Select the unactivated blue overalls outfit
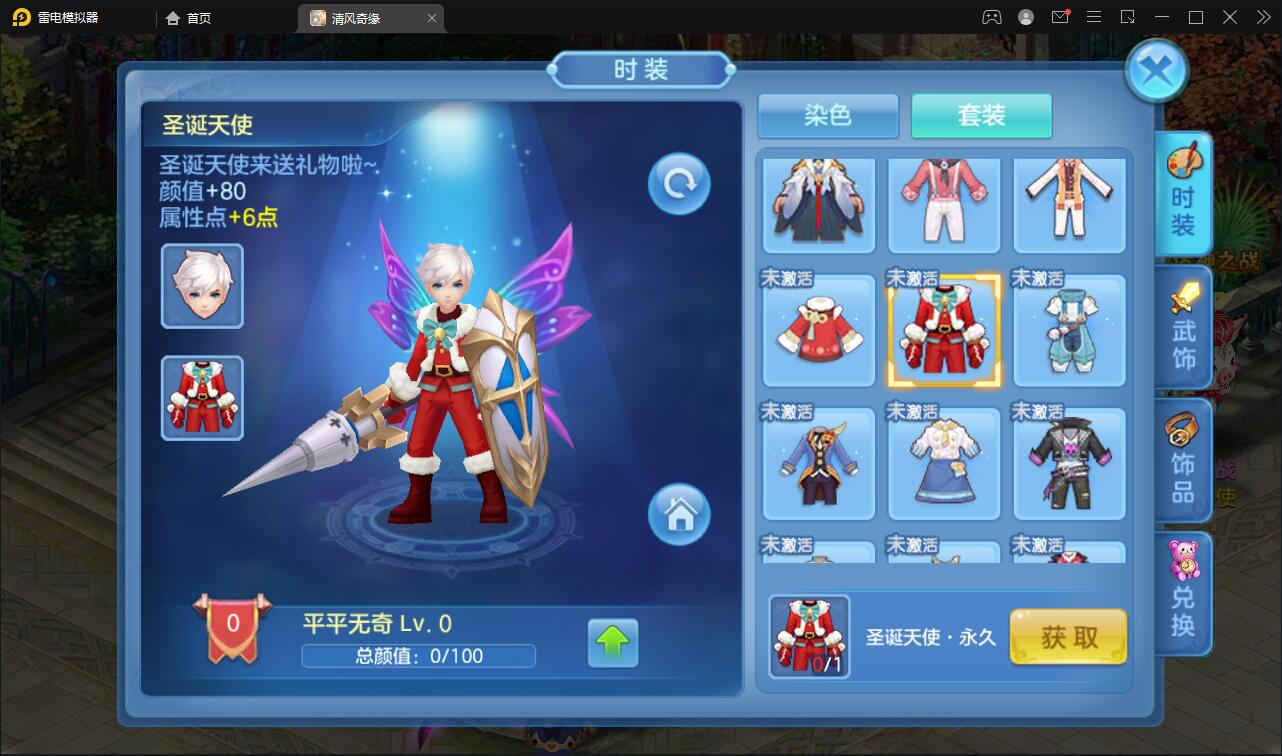Screen dimensions: 1282x756 point(1069,330)
